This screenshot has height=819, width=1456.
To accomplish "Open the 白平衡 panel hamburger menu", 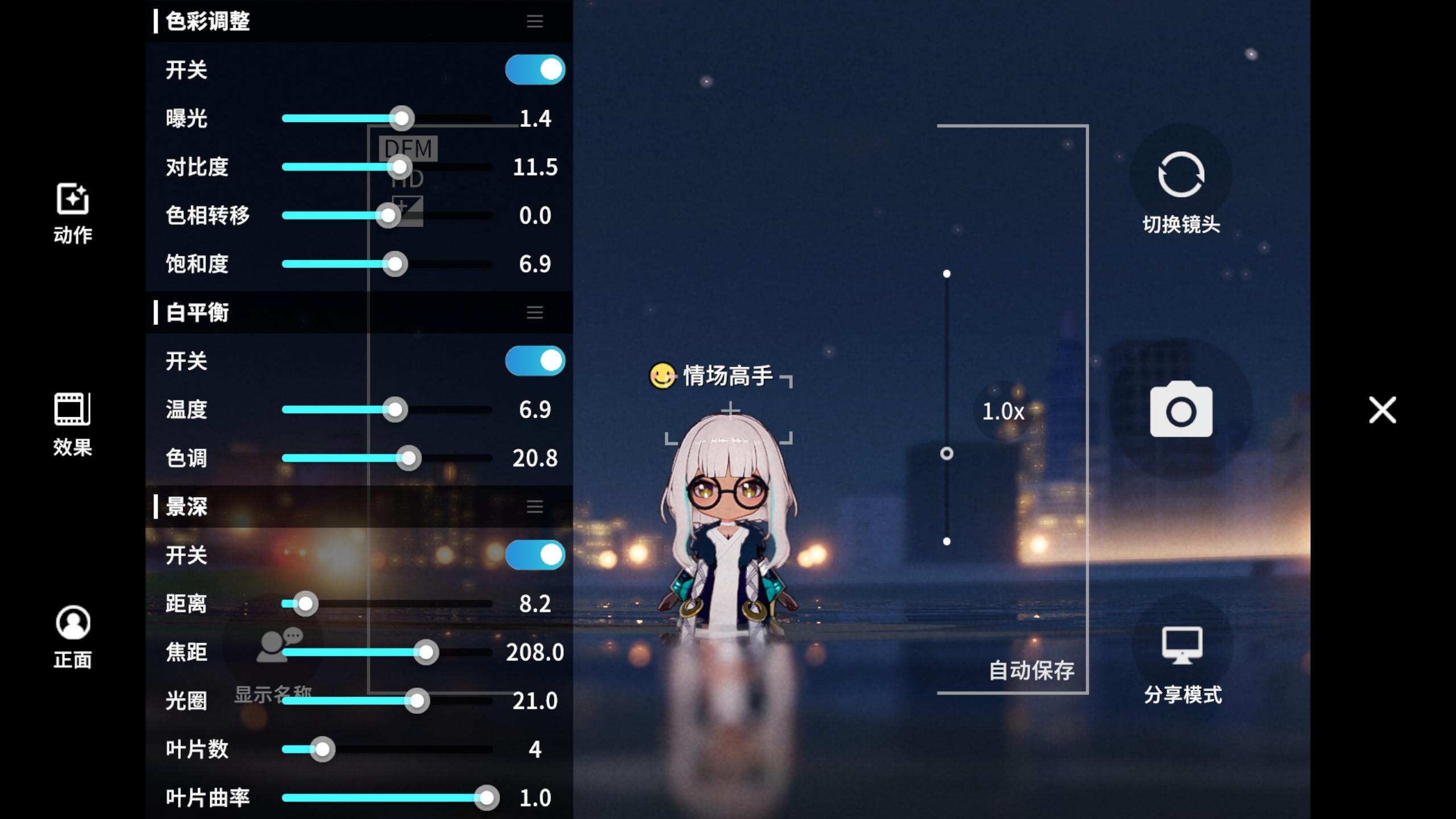I will click(535, 312).
